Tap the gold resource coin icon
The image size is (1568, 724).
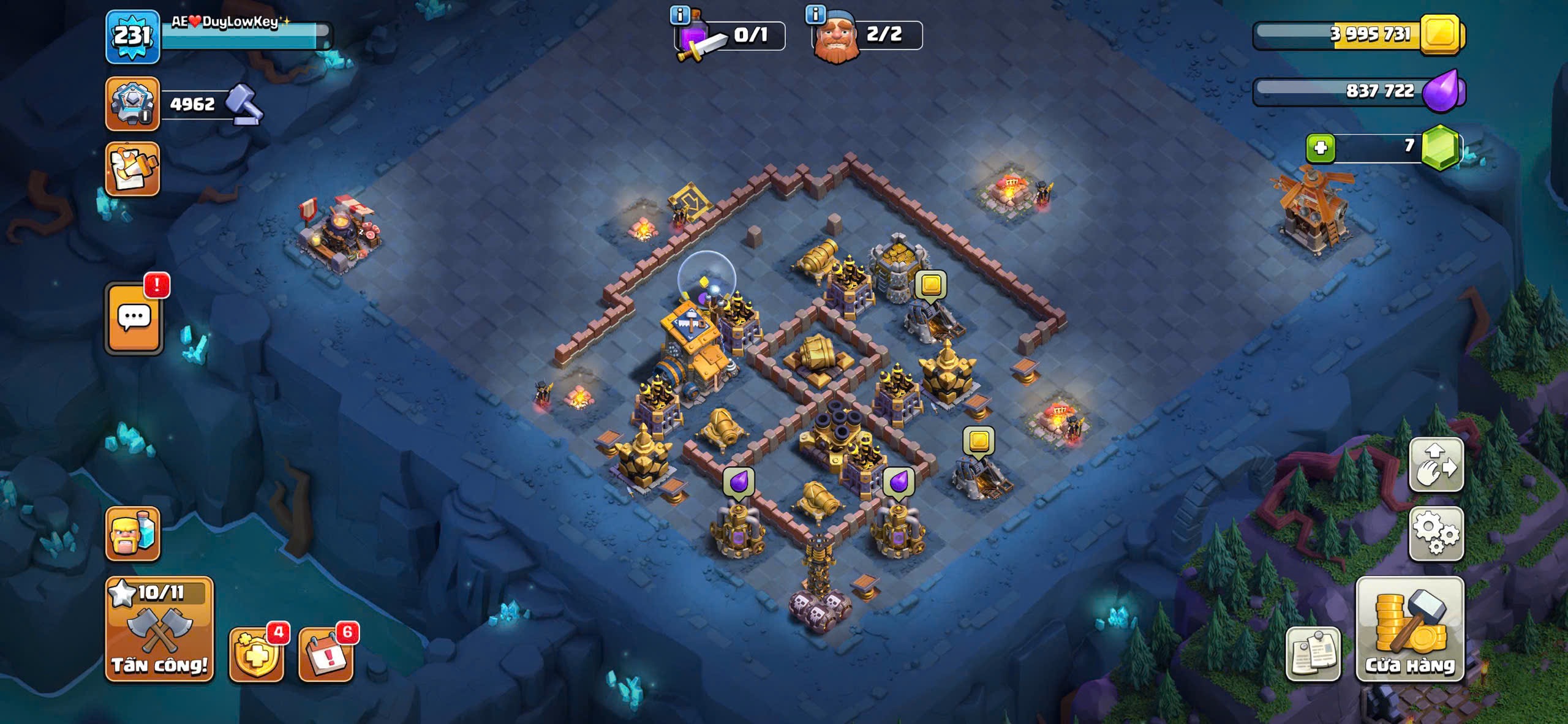1442,34
